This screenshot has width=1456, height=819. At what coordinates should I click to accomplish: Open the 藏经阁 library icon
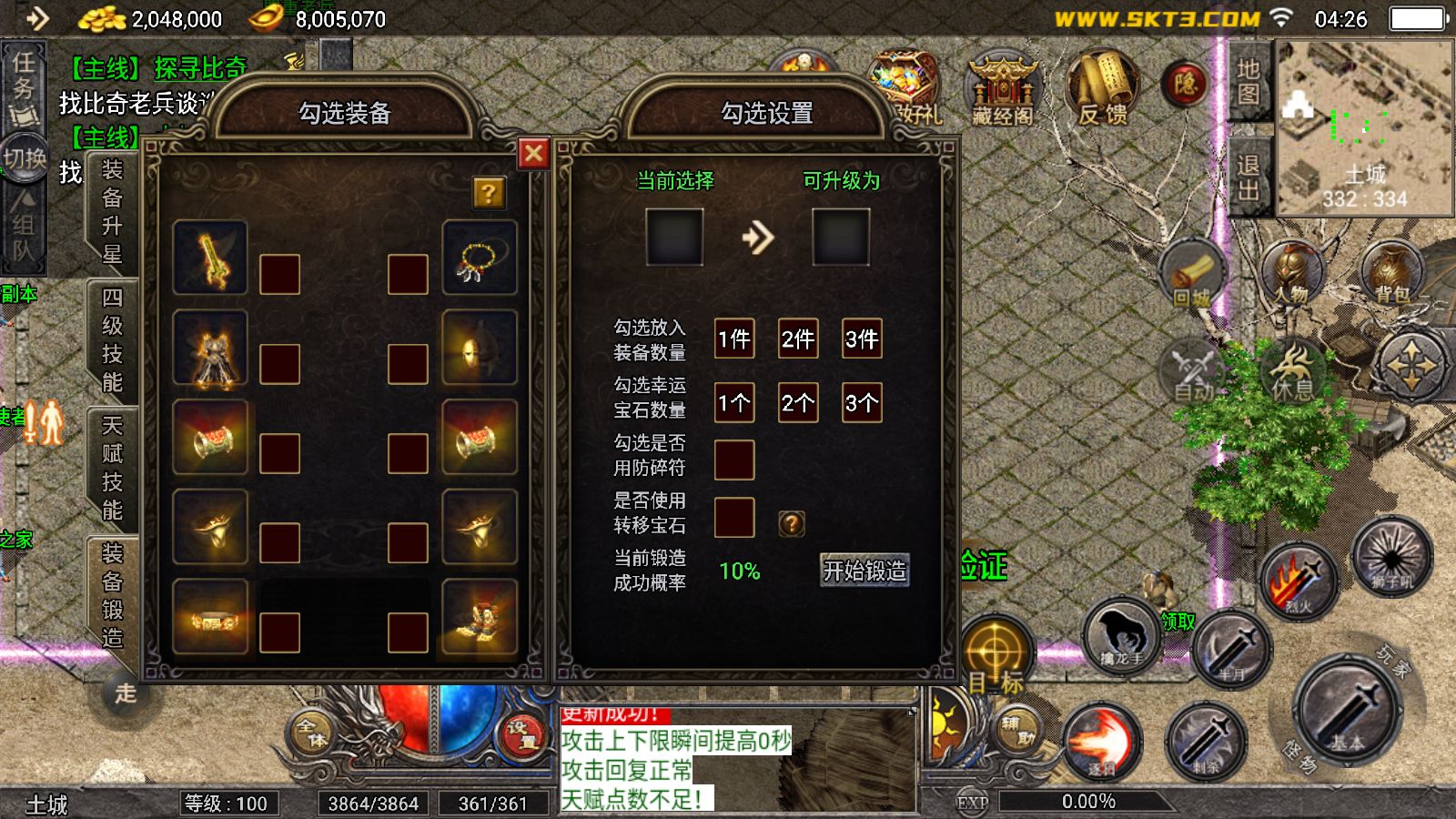coord(1002,89)
